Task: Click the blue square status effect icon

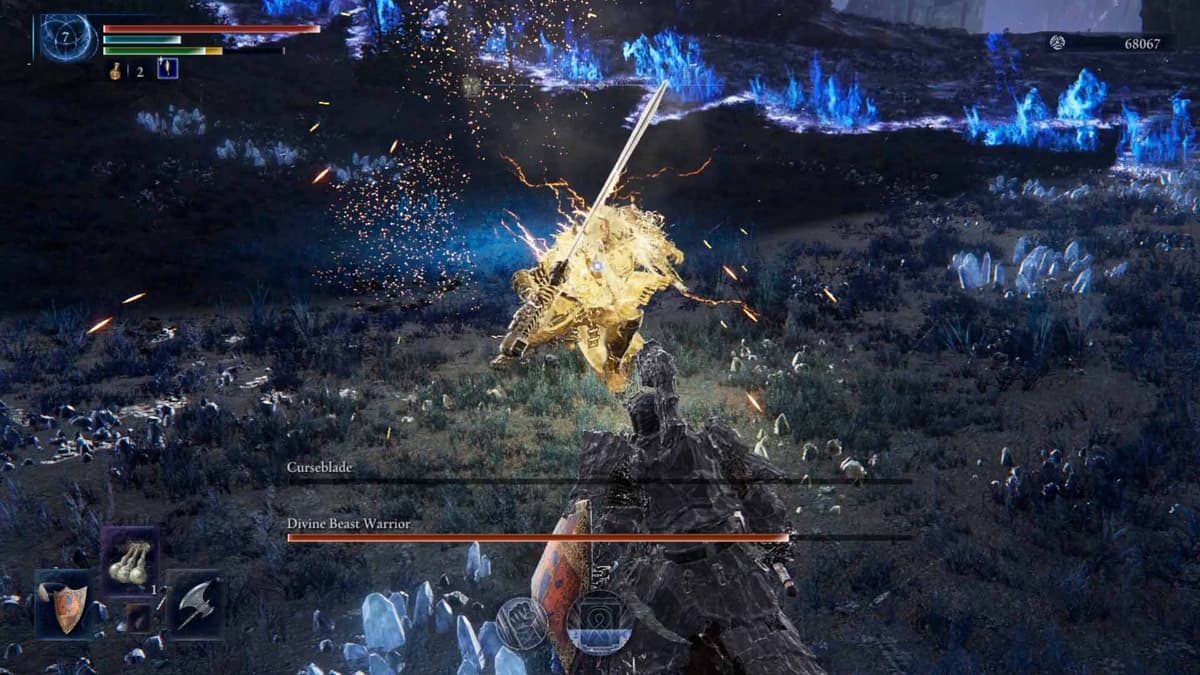Action: coord(167,69)
